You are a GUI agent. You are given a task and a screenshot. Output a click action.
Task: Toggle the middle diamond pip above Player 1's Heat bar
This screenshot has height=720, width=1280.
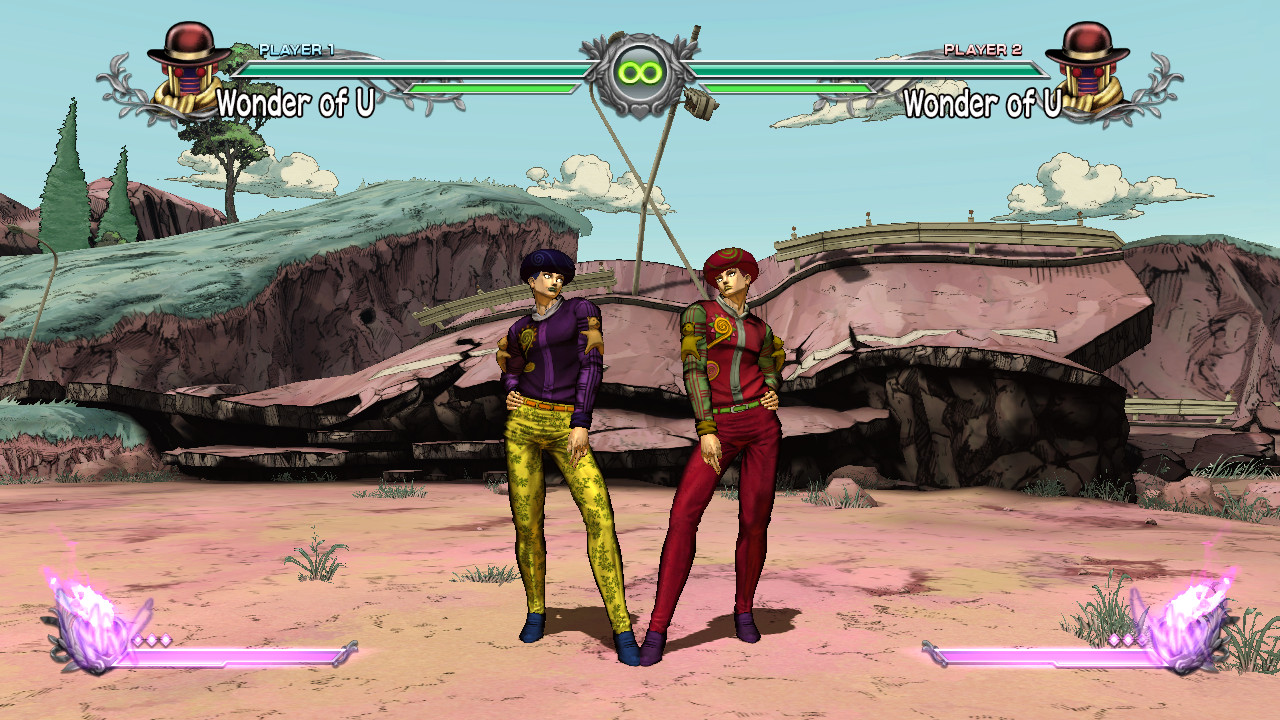click(x=152, y=637)
